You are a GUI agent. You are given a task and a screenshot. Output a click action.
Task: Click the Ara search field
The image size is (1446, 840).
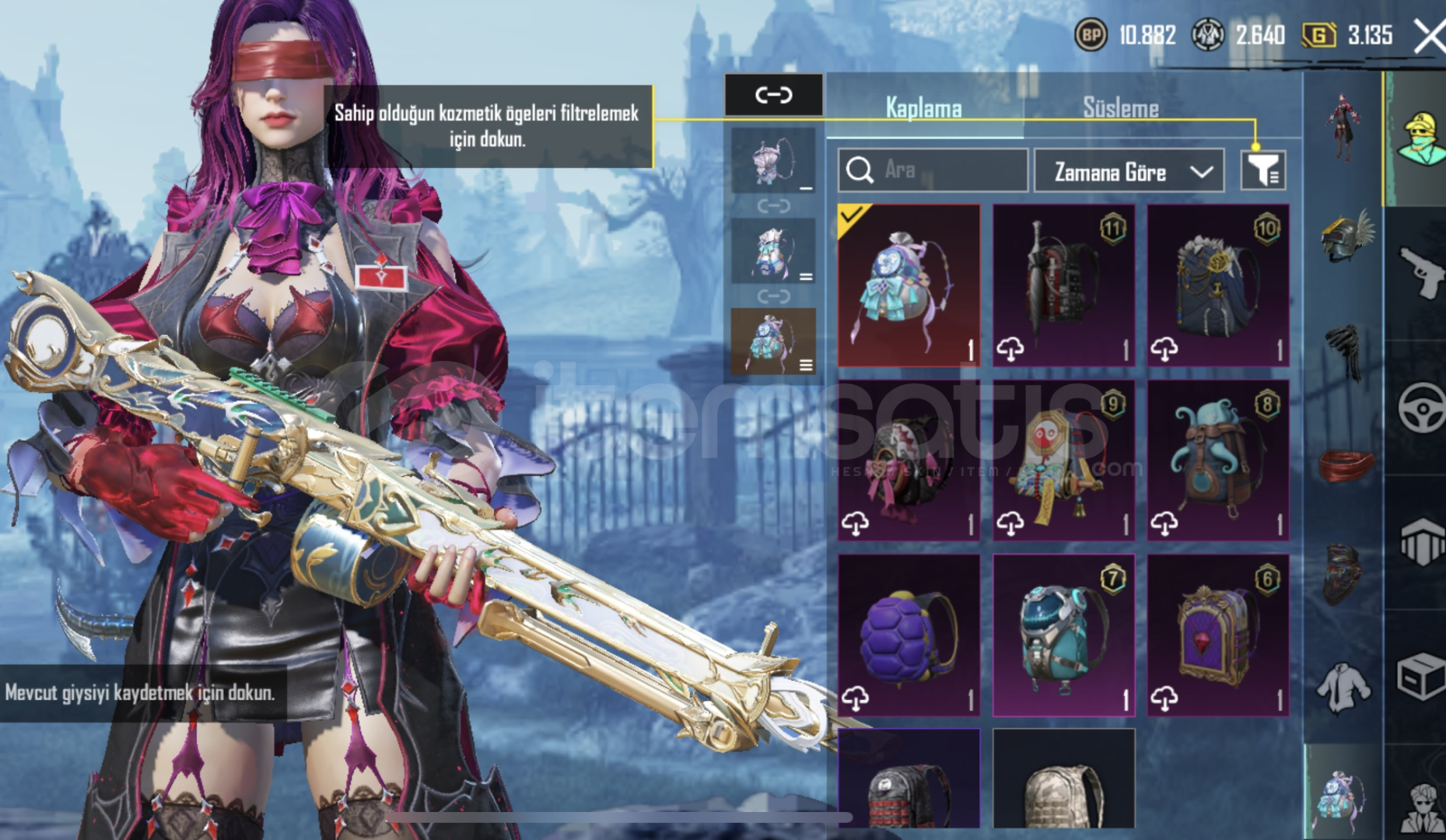(x=933, y=170)
